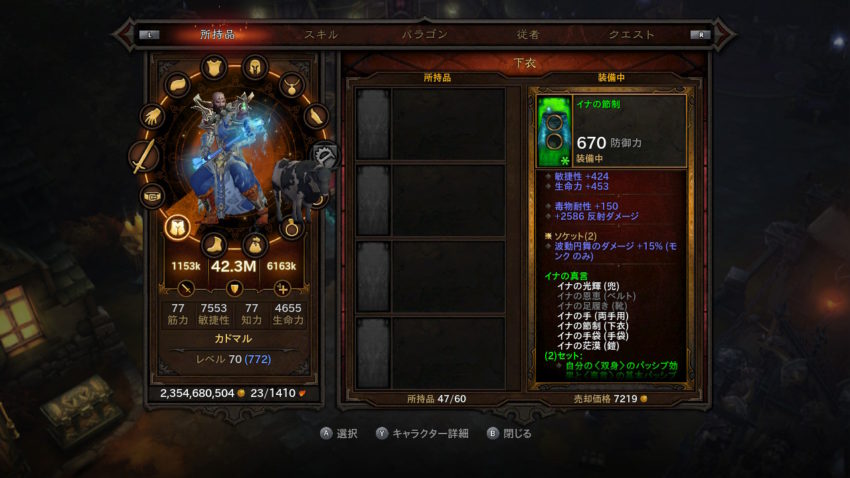Select the belt equipment slot
850x478 pixels.
tap(153, 196)
